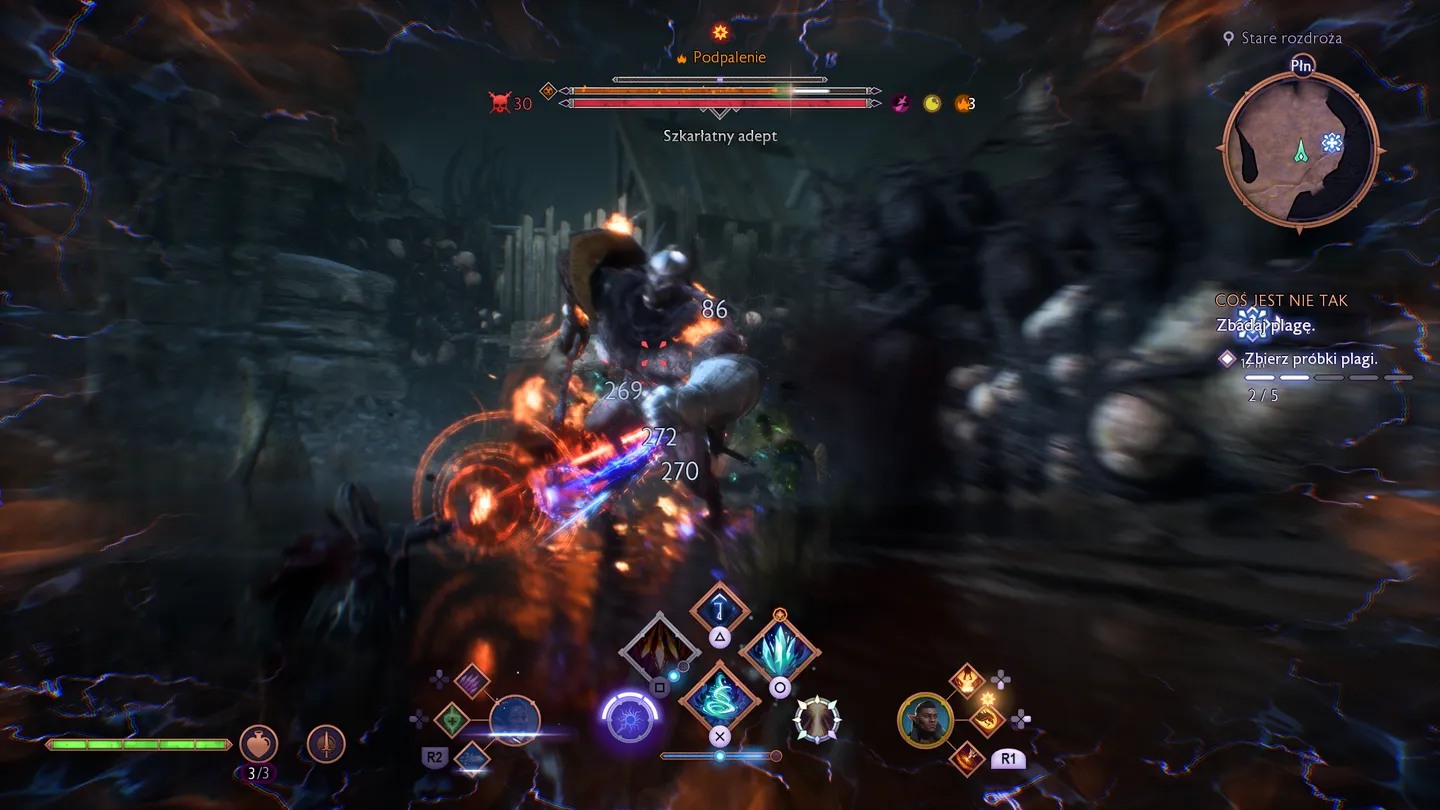Trigger Davrin's top fire creature ability
Image resolution: width=1440 pixels, height=810 pixels.
click(968, 681)
